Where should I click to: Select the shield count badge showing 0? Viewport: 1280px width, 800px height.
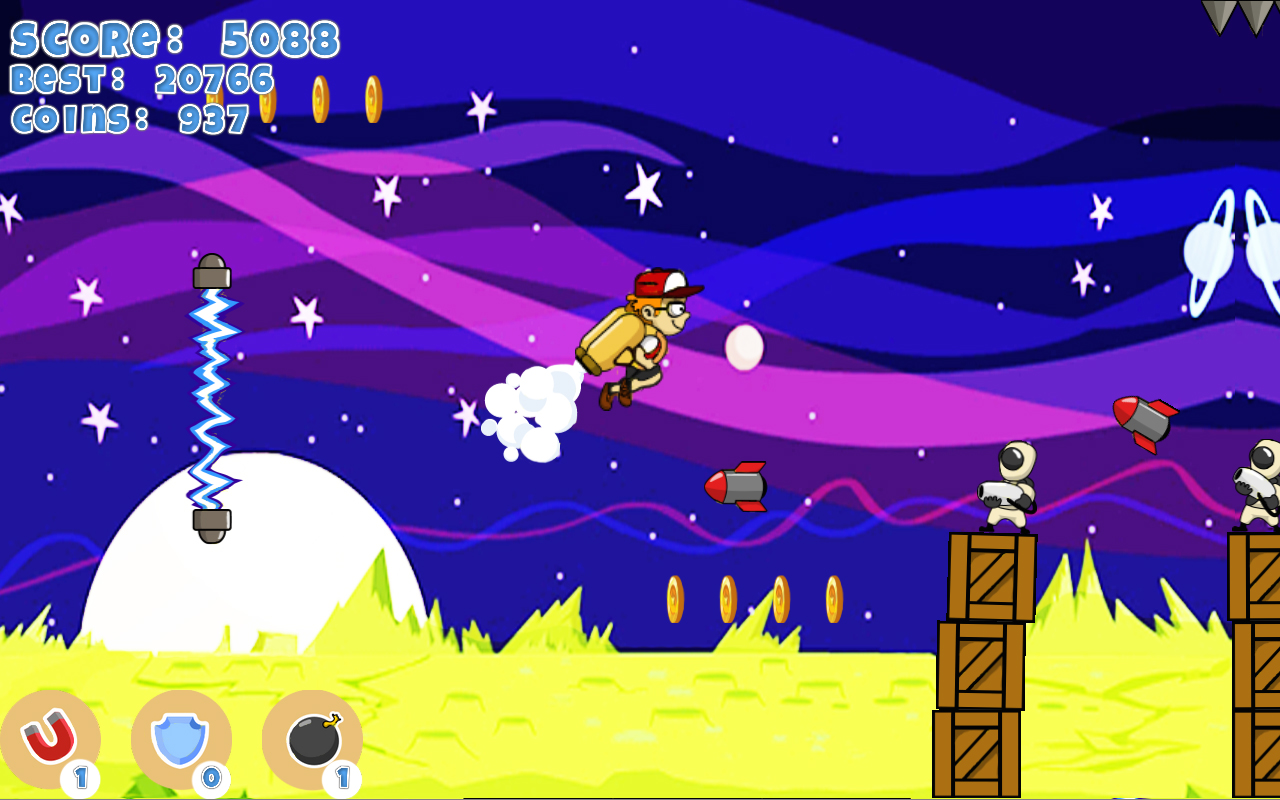[x=212, y=775]
